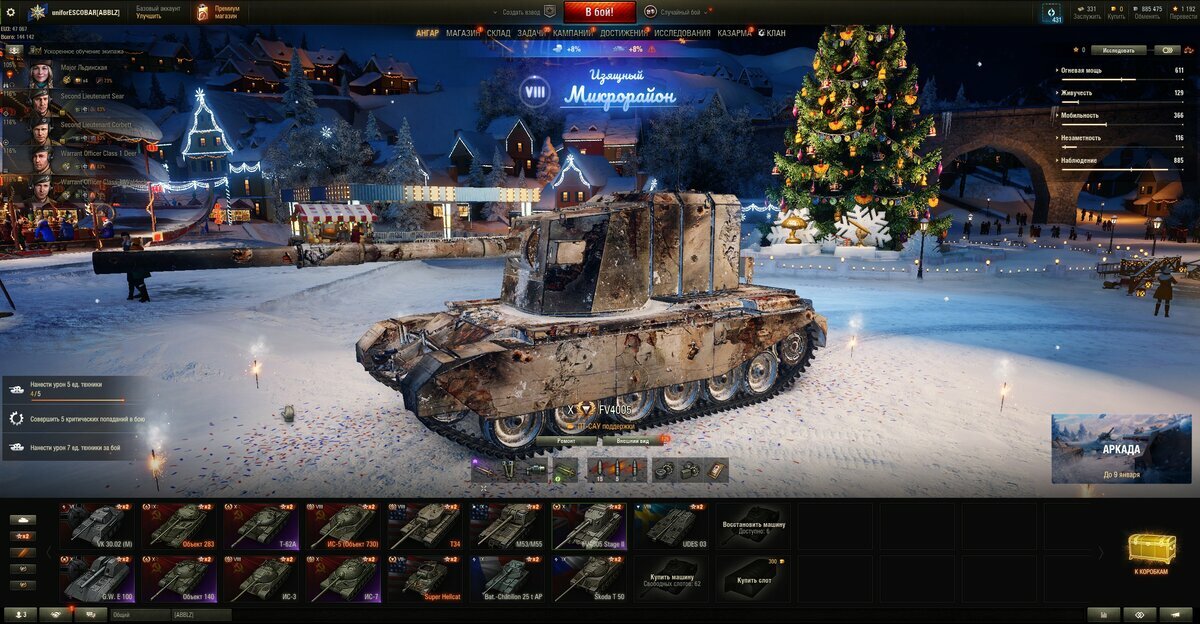1200x624 pixels.
Task: Go to the ИССЛЕДОВАНИЯ tab
Action: coord(683,33)
